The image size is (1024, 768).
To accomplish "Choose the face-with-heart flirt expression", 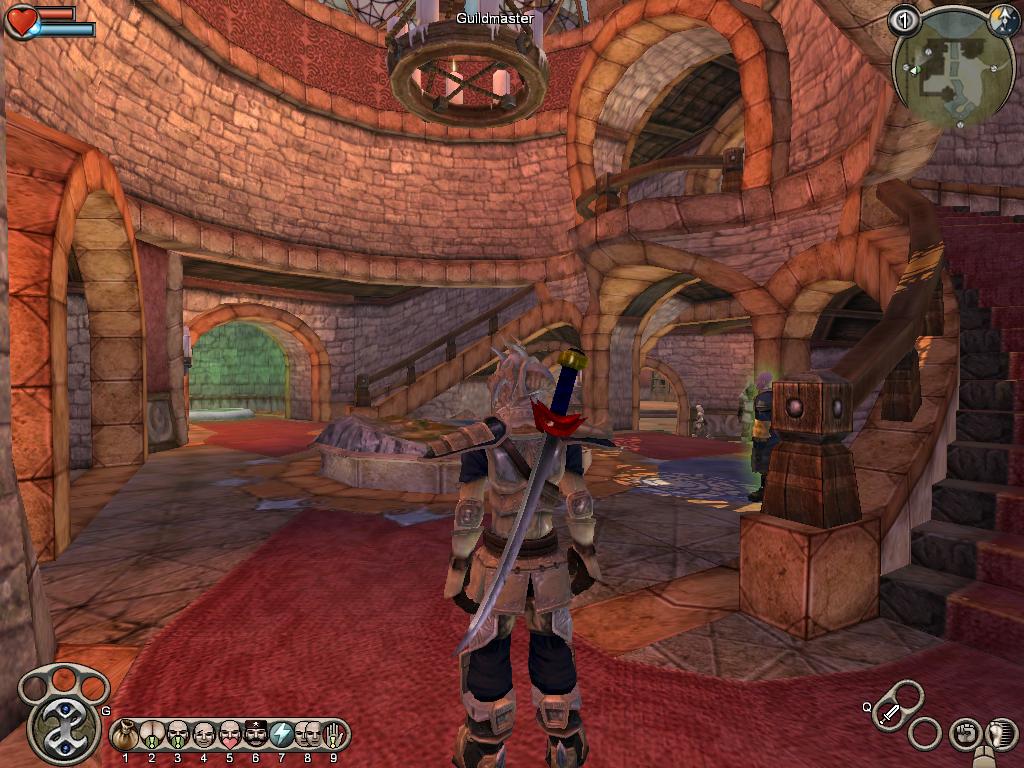I will 229,735.
